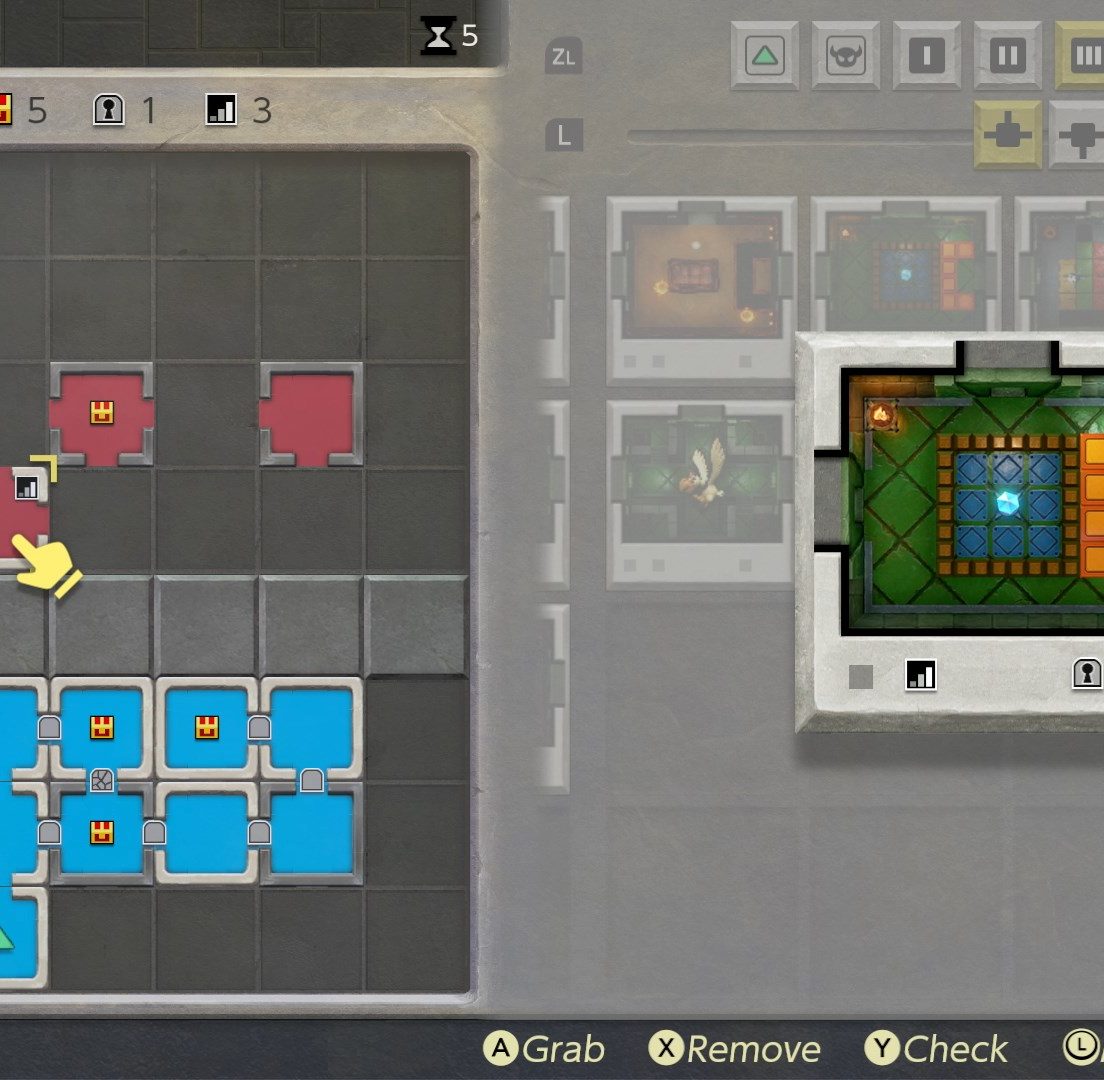Switch to the level III chamber filter
The height and width of the screenshot is (1080, 1104).
(1082, 56)
